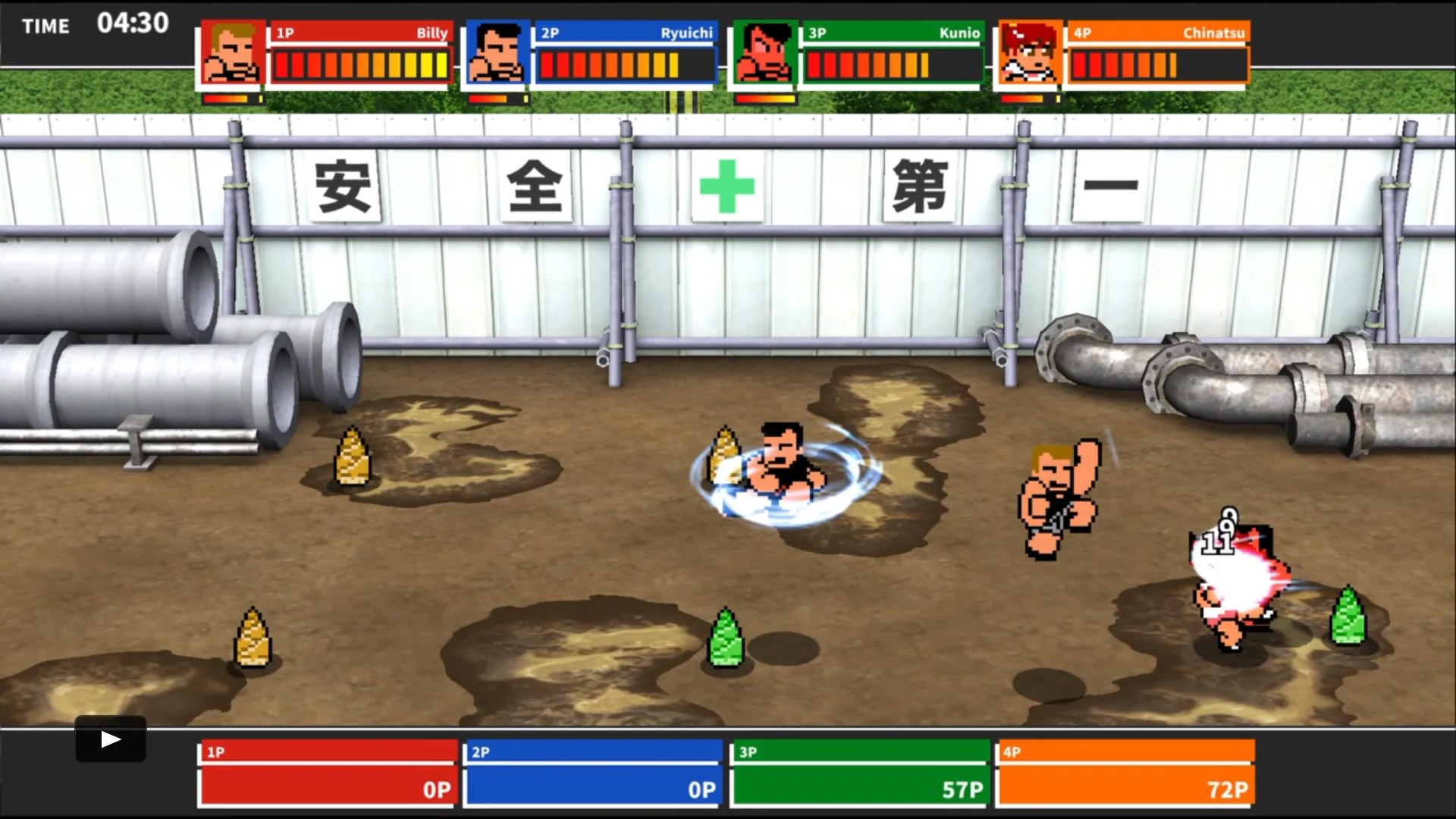1456x819 pixels.
Task: Click Kunio's 3P character portrait
Action: pos(762,53)
